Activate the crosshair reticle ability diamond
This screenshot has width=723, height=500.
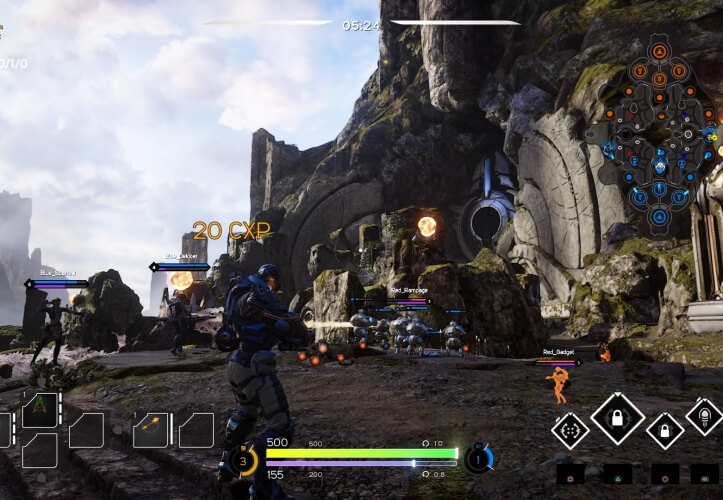point(571,431)
